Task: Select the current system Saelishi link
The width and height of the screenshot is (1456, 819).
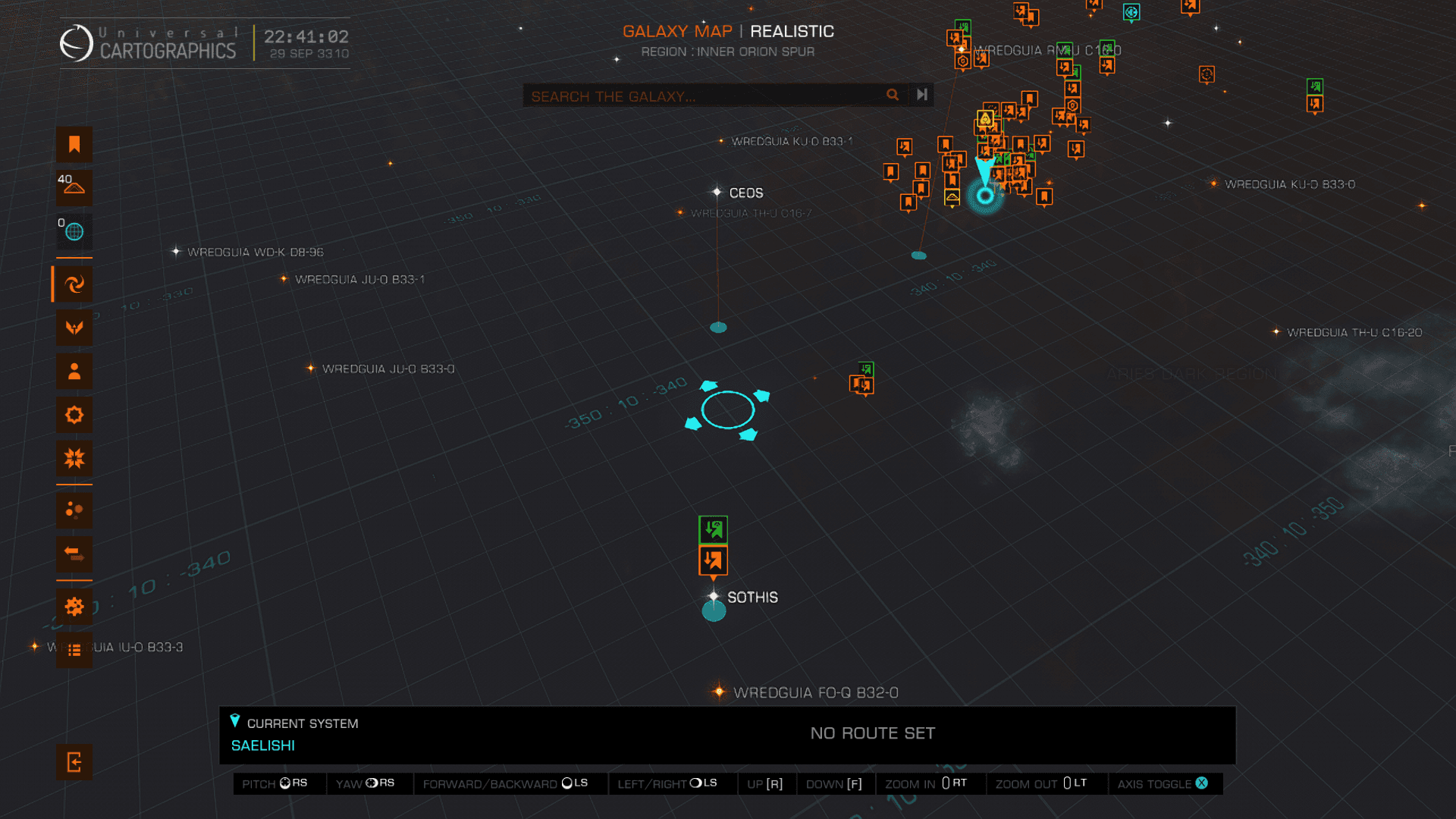Action: pos(263,745)
